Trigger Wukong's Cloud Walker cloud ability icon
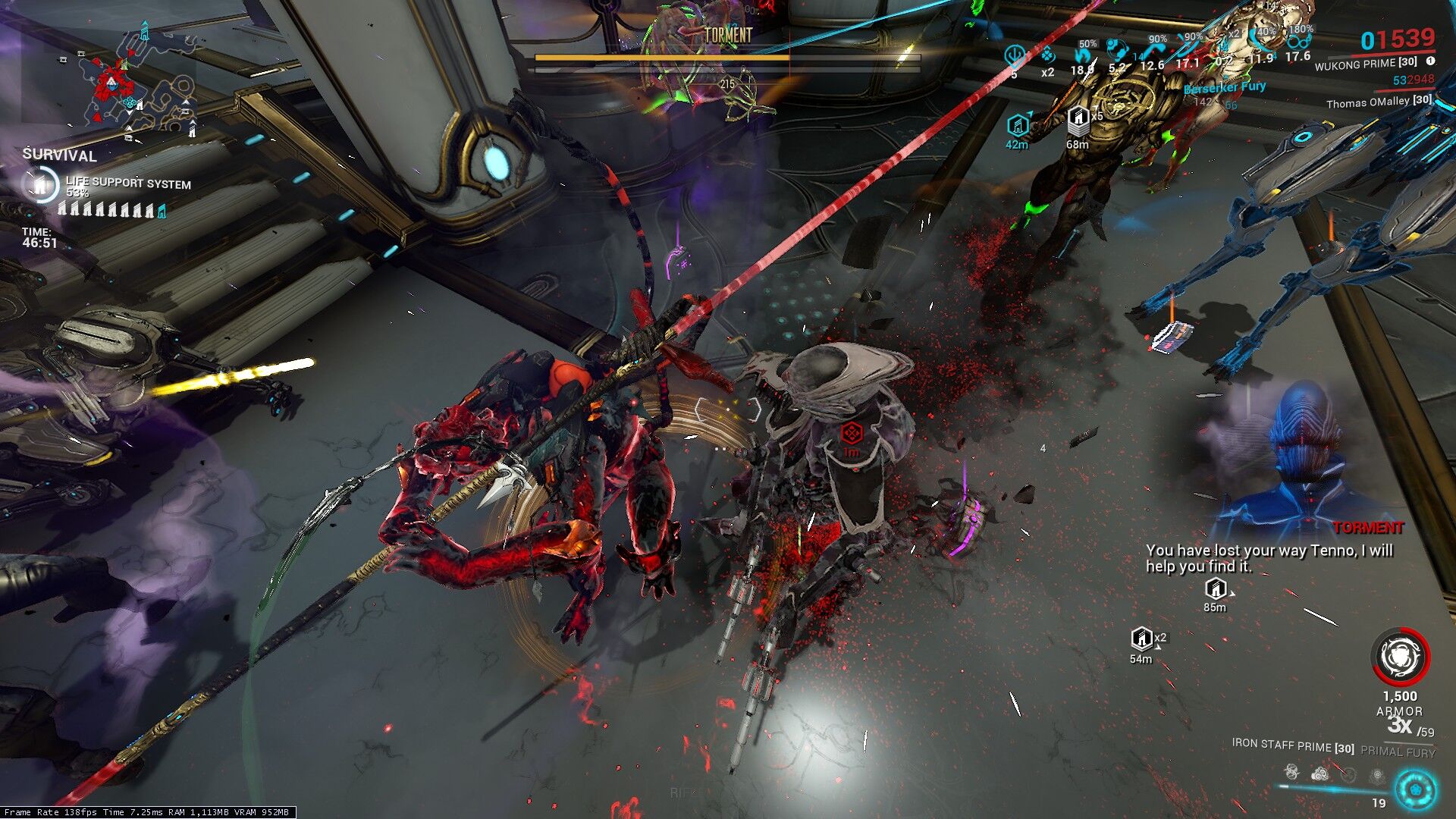Image resolution: width=1456 pixels, height=819 pixels. click(1320, 774)
